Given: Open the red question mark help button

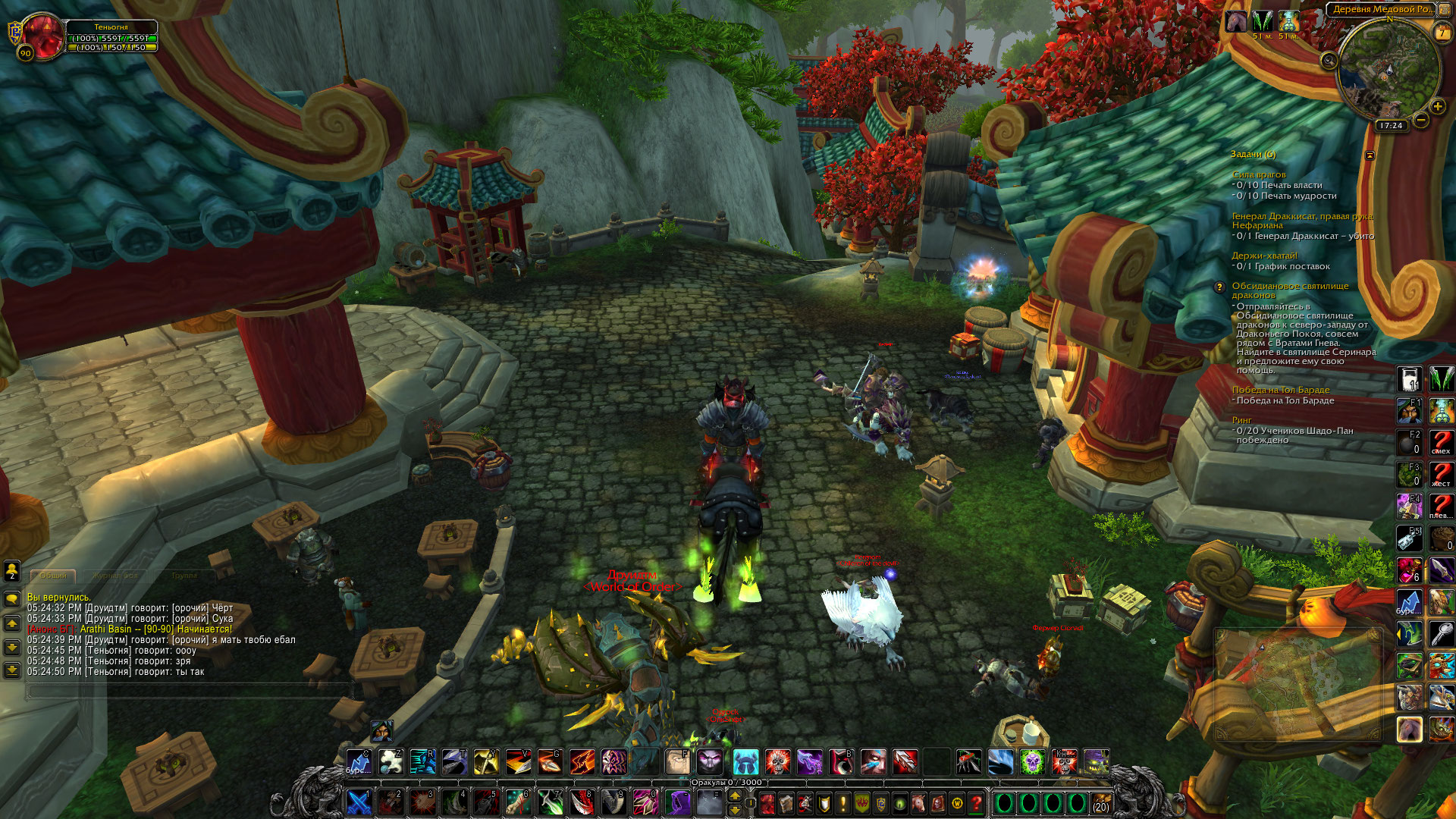Looking at the screenshot, I should pyautogui.click(x=977, y=802).
